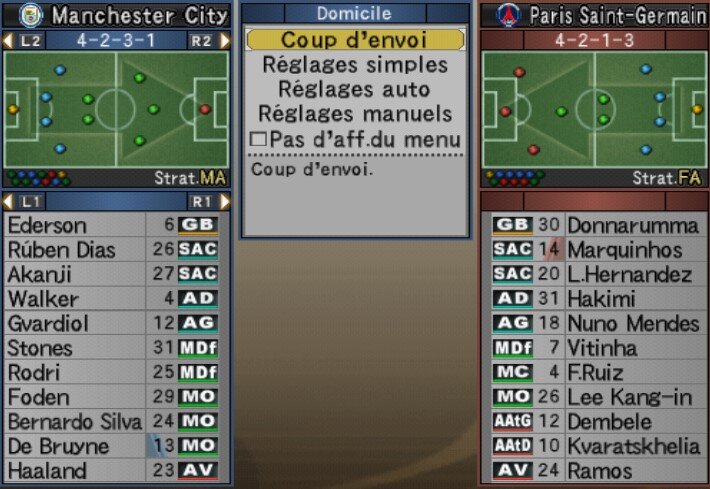710x489 pixels.
Task: Open Réglages simples
Action: tap(354, 65)
